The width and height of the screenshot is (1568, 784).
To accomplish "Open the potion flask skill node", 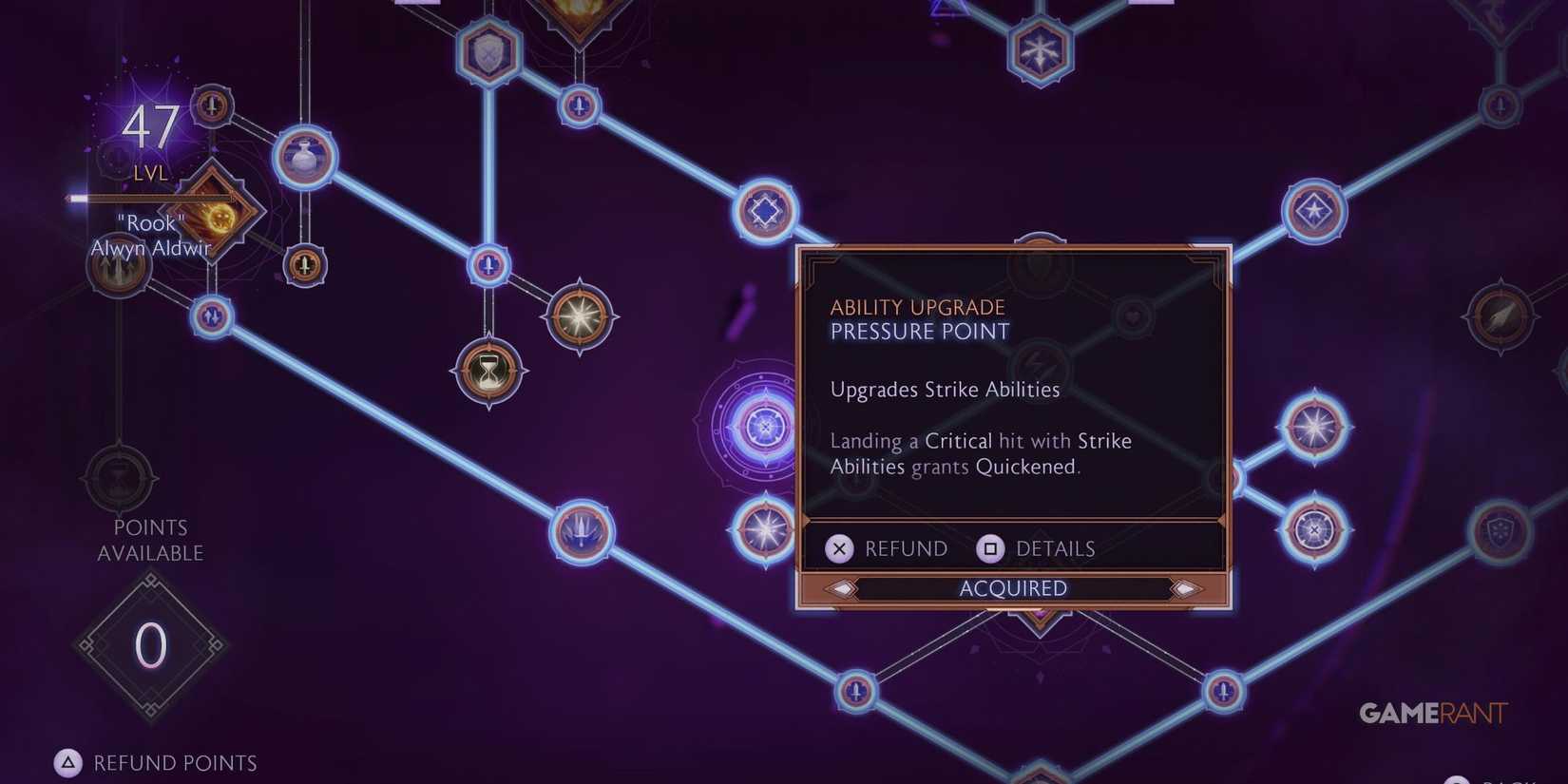I will (x=302, y=155).
